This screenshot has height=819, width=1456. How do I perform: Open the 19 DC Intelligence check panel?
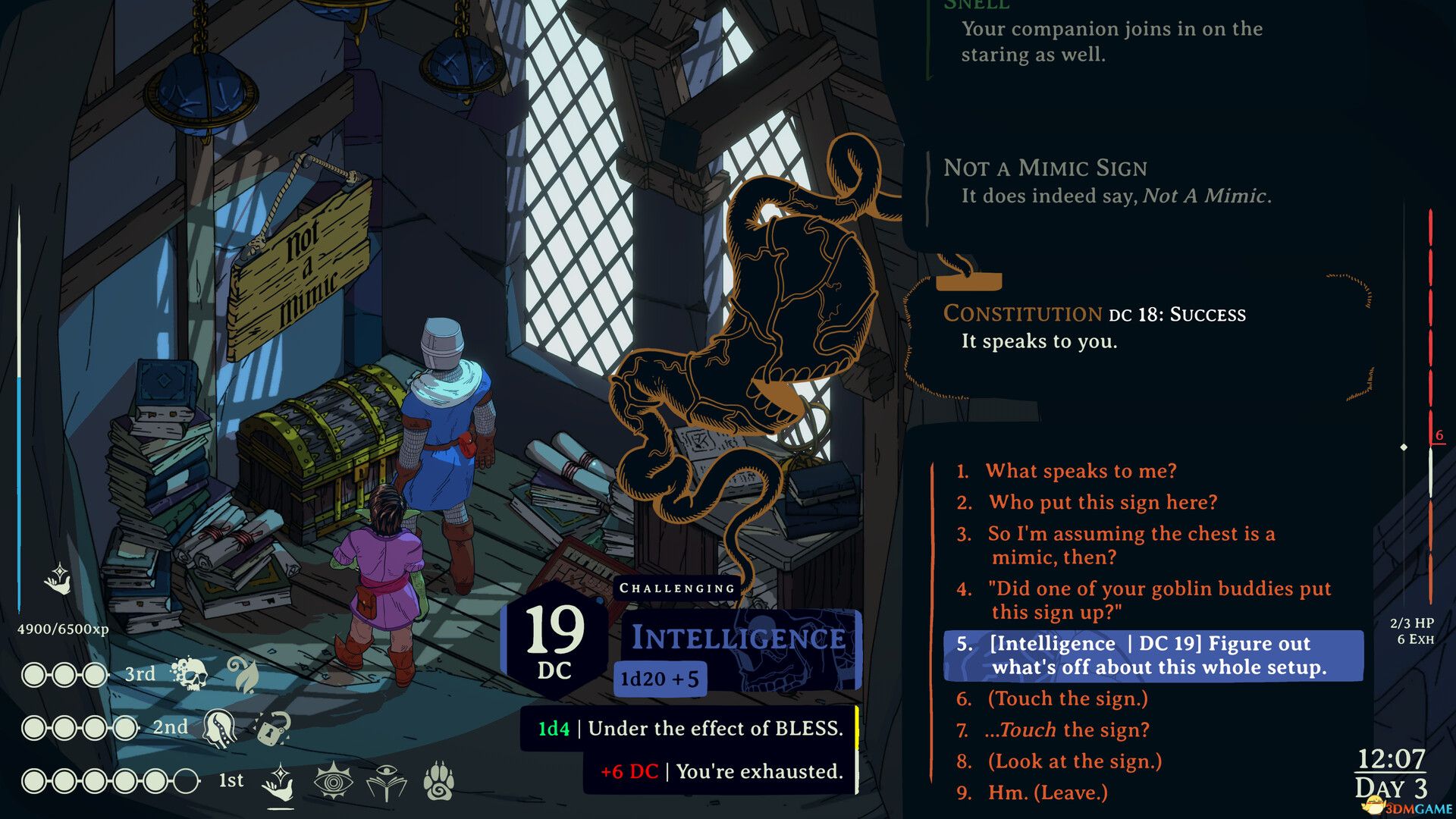click(557, 645)
